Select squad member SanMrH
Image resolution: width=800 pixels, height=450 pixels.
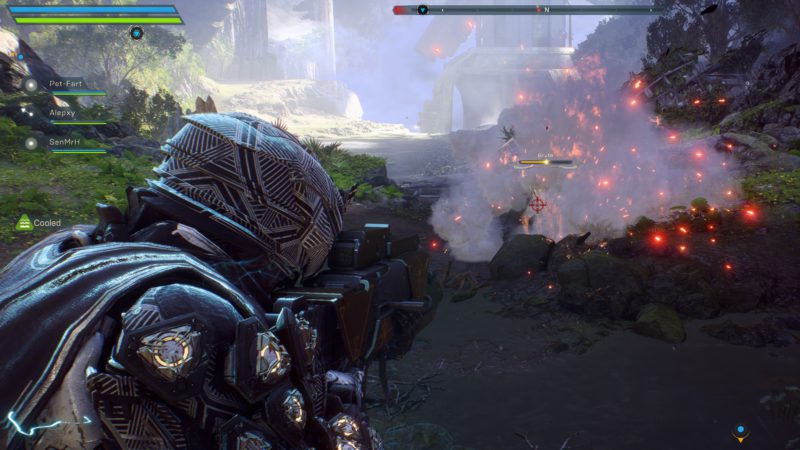pos(64,143)
